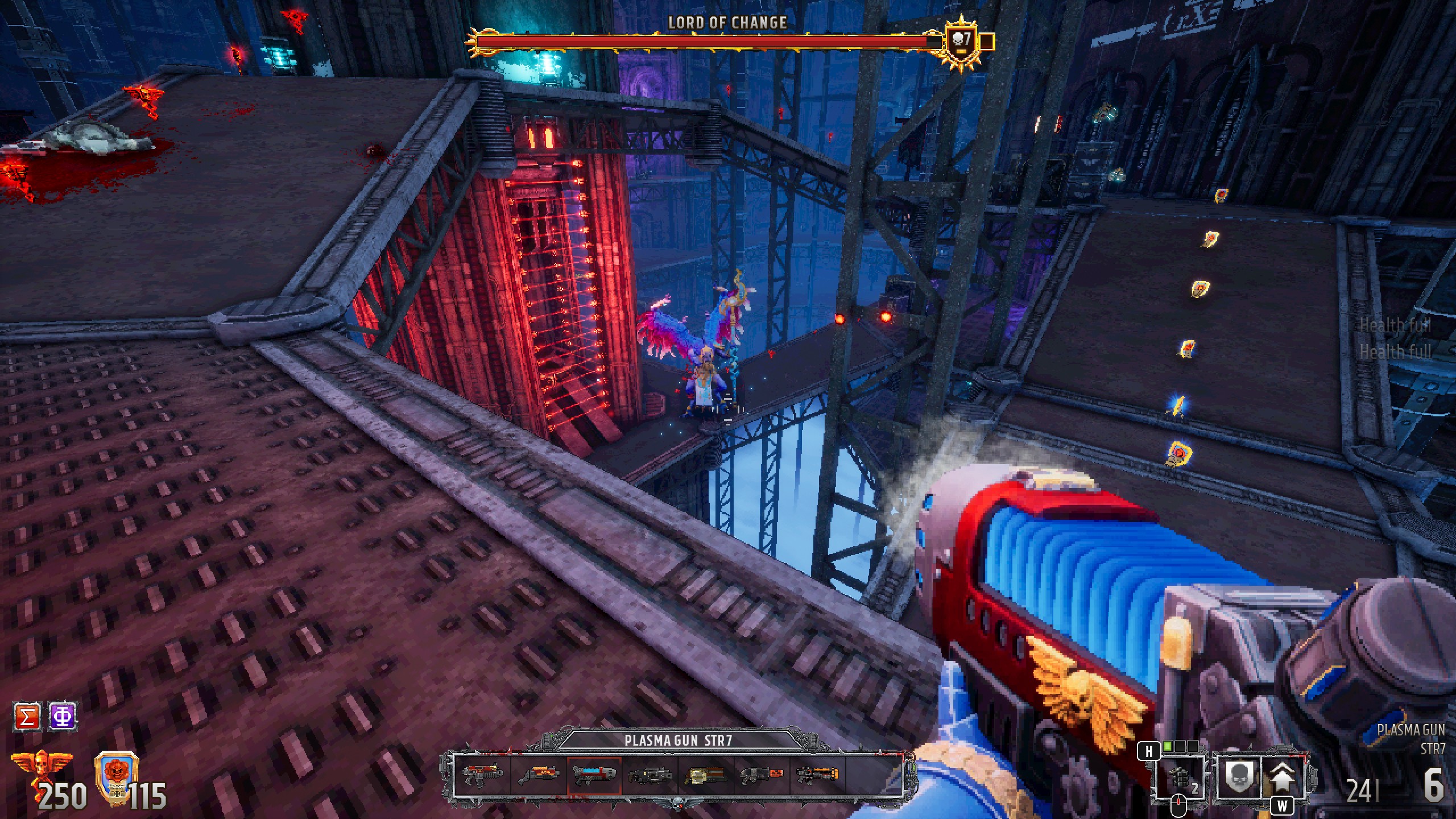Choose the blue plasma gun slot
Viewport: 1456px width, 819px height.
[594, 775]
